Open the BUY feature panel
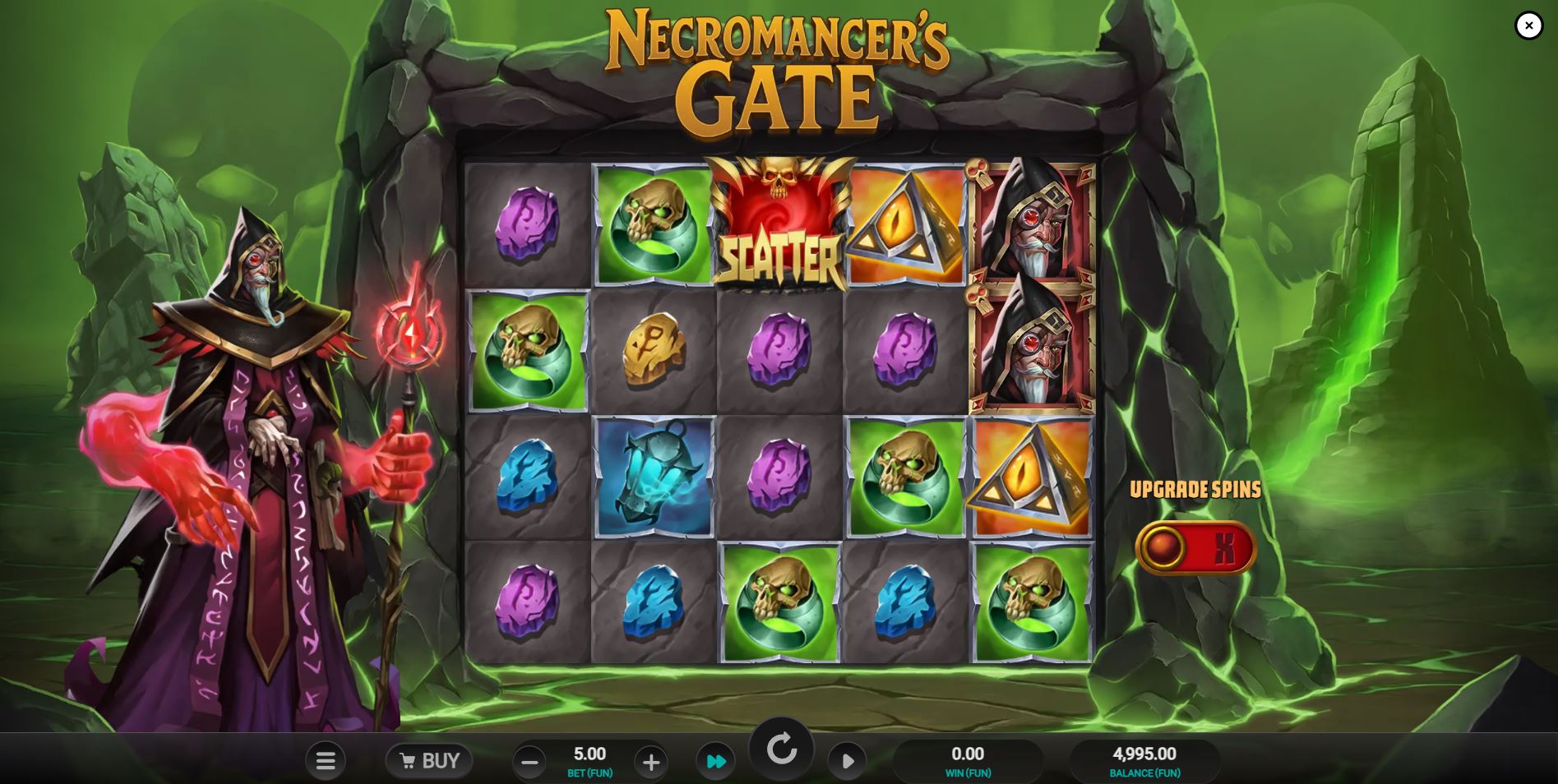 click(x=429, y=760)
